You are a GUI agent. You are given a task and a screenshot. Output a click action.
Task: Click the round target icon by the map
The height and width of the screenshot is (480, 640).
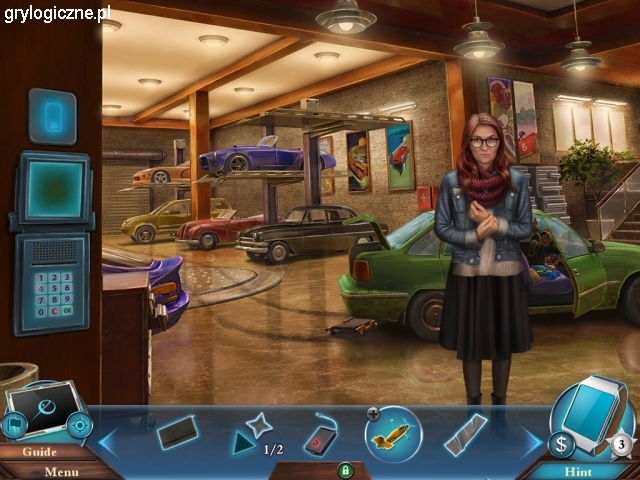[x=79, y=425]
